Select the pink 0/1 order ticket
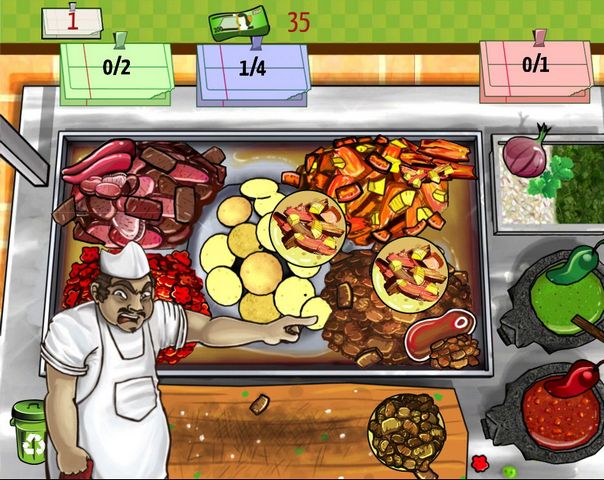Viewport: 604px width, 480px height. [535, 70]
